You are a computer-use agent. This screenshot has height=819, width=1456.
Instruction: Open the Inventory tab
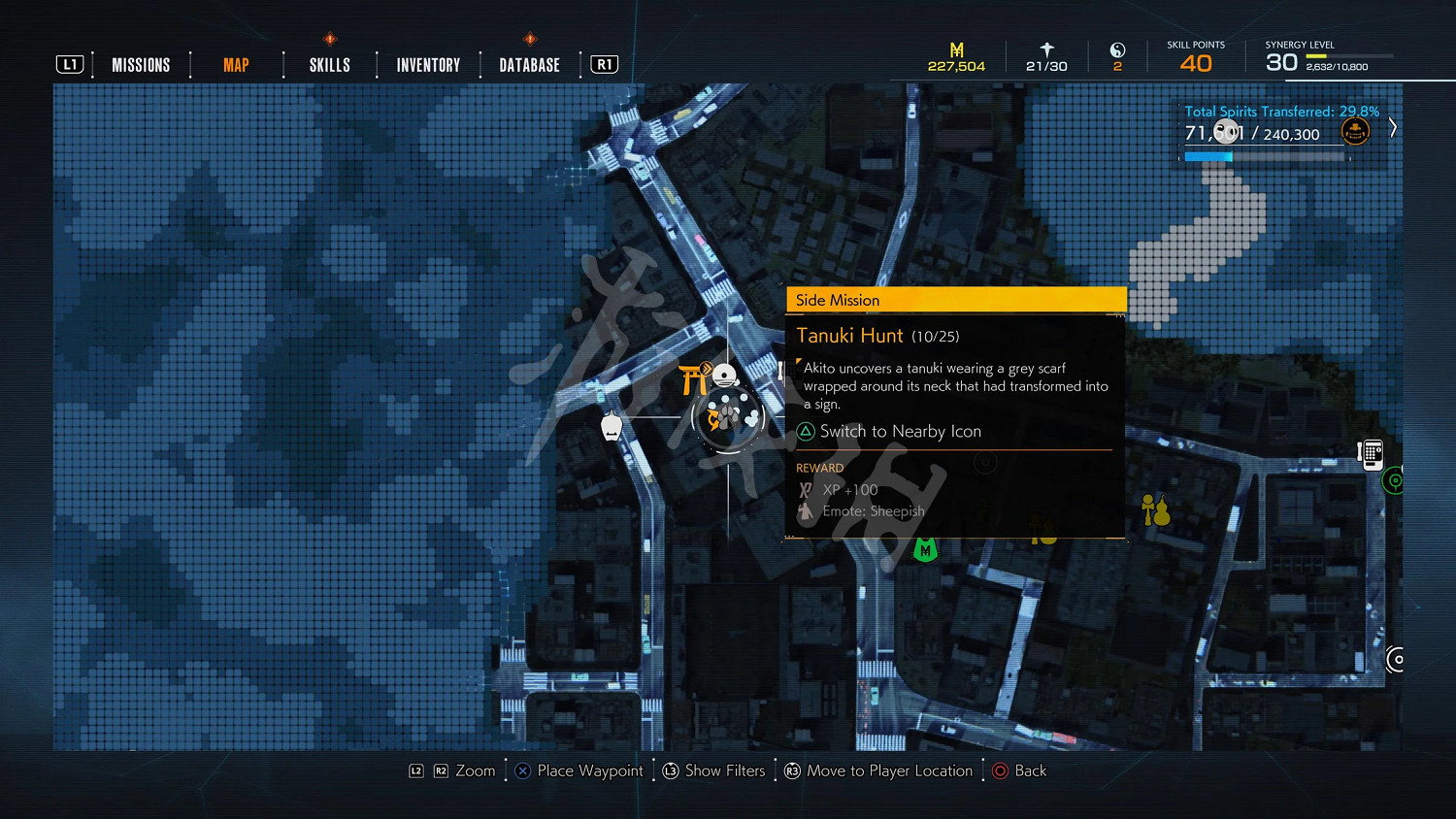[x=428, y=65]
